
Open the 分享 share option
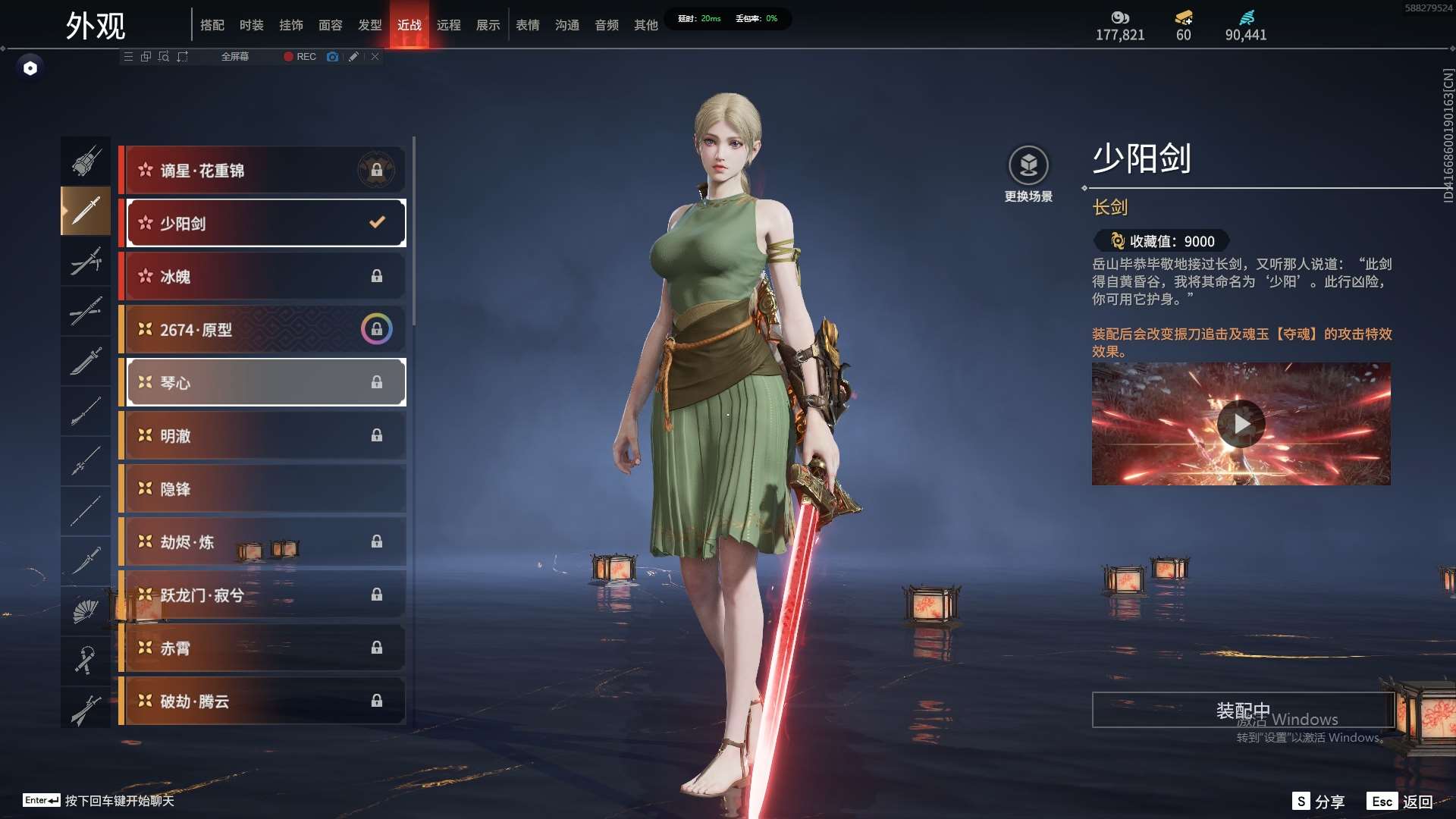tap(1319, 802)
